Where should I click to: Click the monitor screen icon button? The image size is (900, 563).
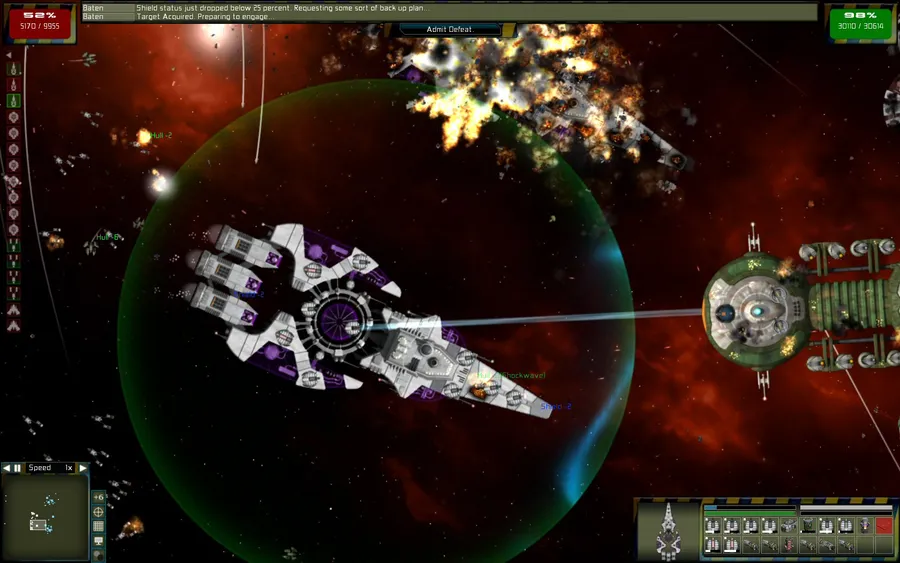point(98,541)
